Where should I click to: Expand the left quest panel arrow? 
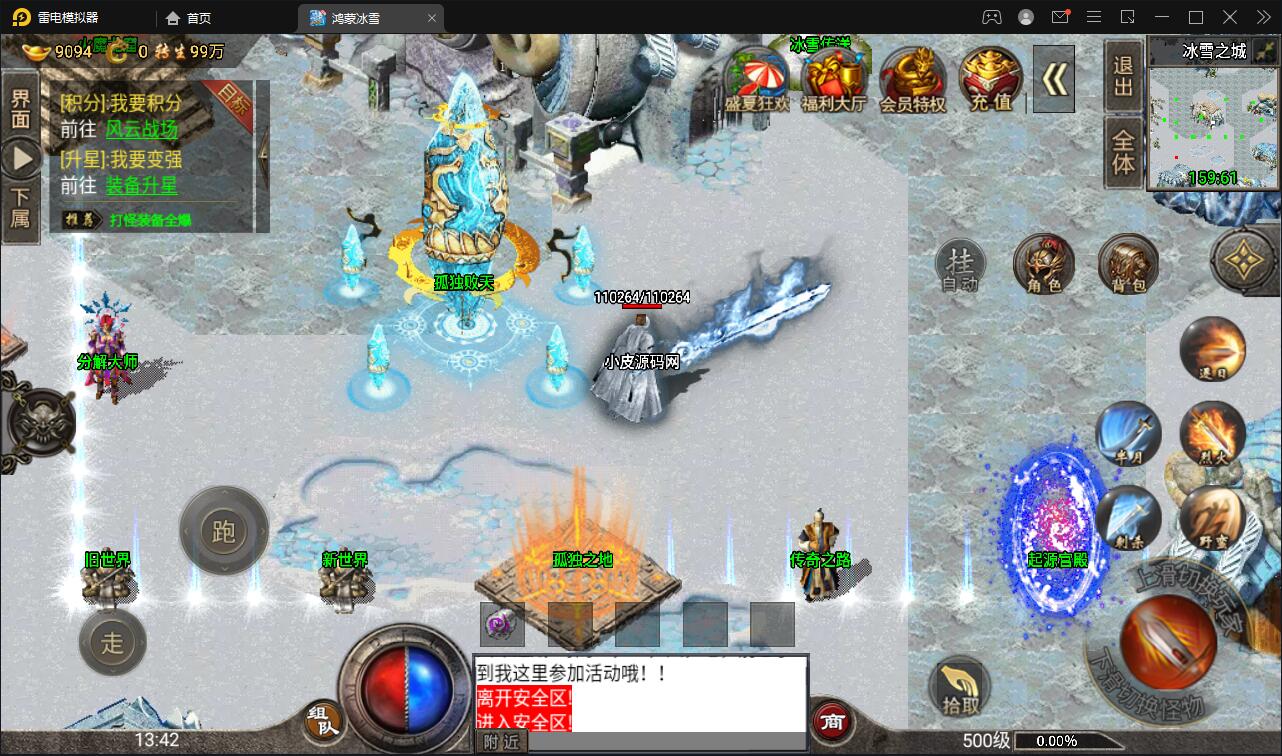20,155
